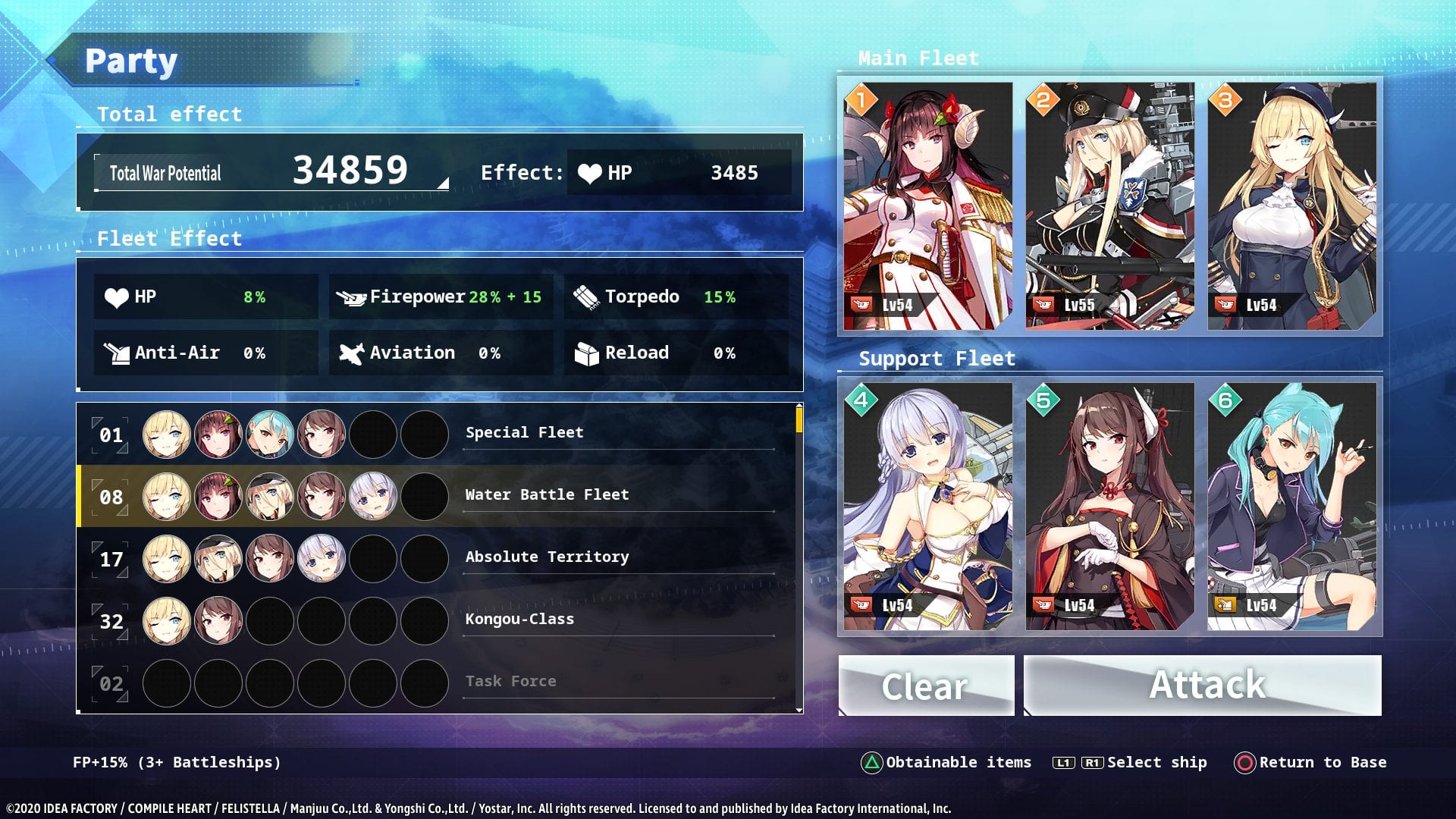The height and width of the screenshot is (819, 1456).
Task: Select the Task Force fleet row
Action: point(440,682)
